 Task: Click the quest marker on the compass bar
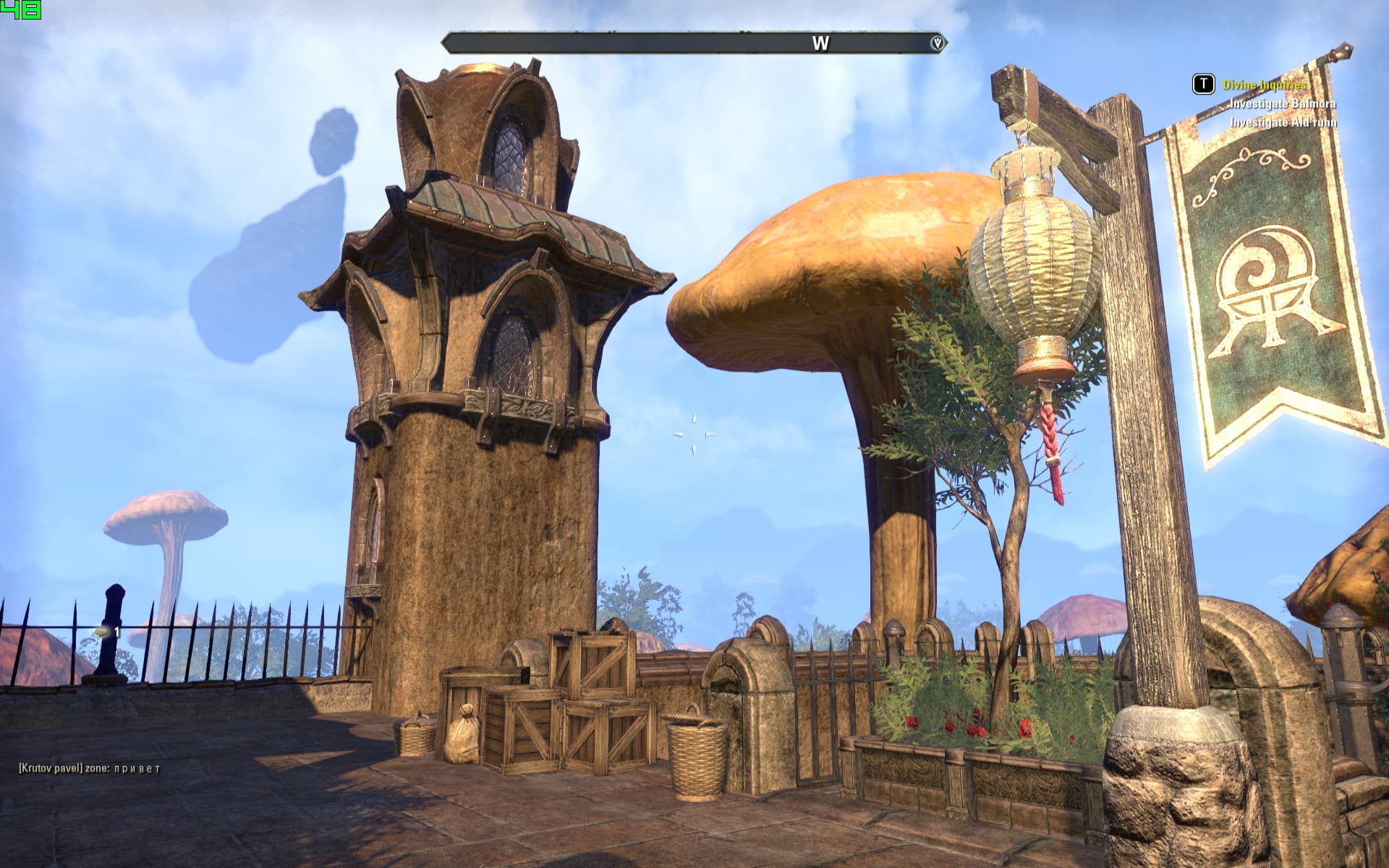[x=938, y=43]
